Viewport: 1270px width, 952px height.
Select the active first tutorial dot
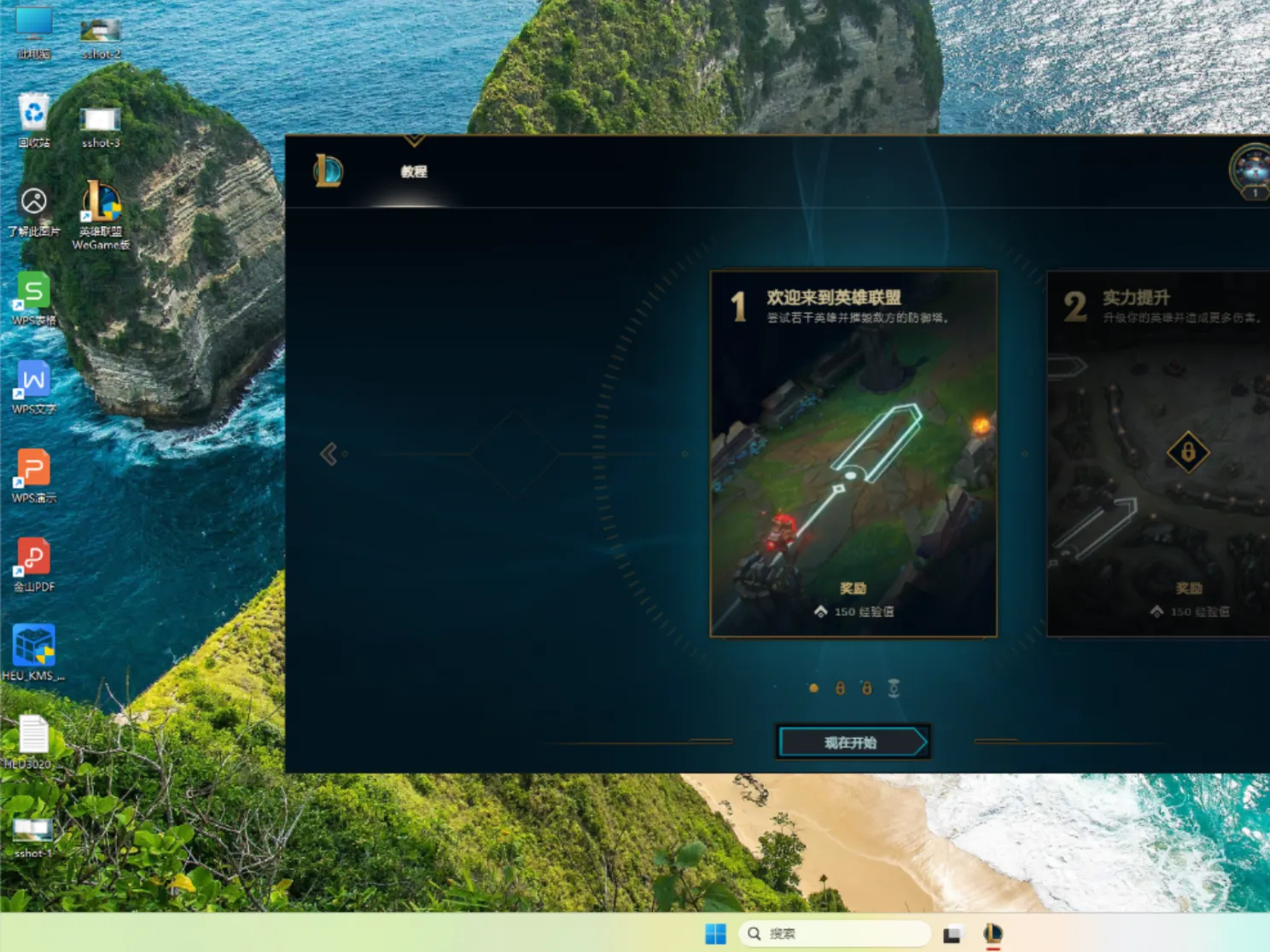813,688
